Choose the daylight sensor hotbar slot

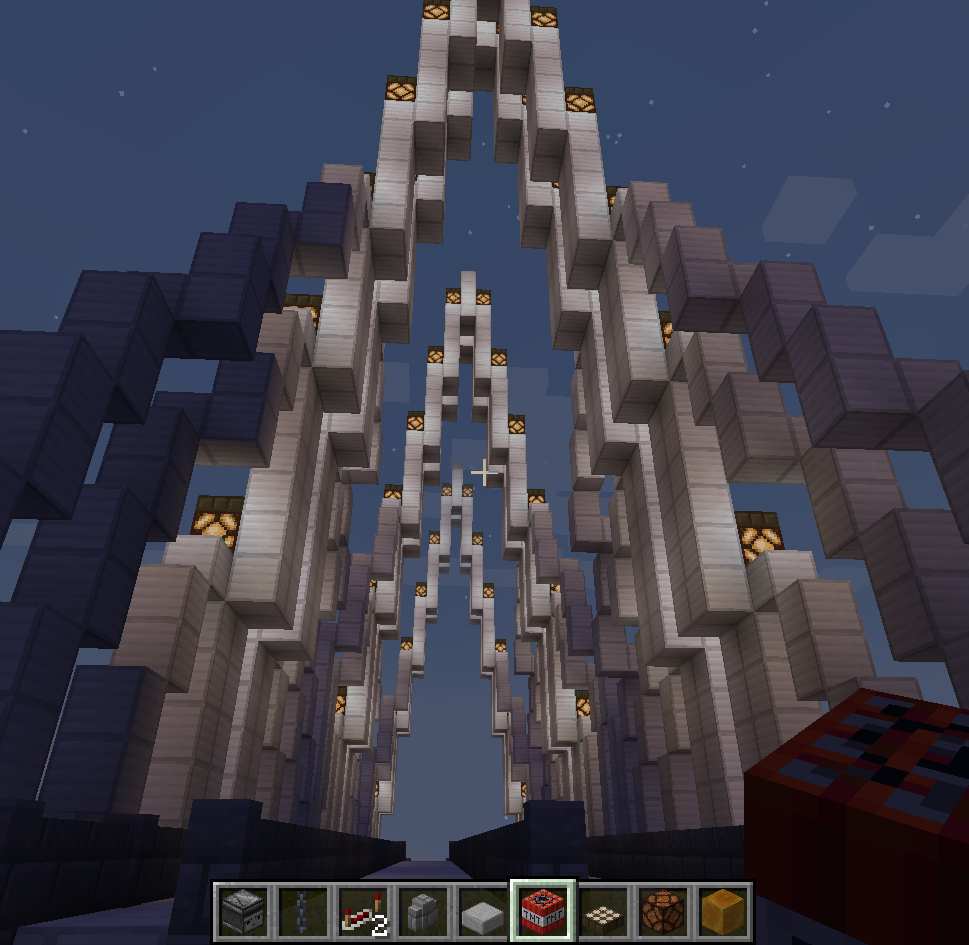coord(603,911)
